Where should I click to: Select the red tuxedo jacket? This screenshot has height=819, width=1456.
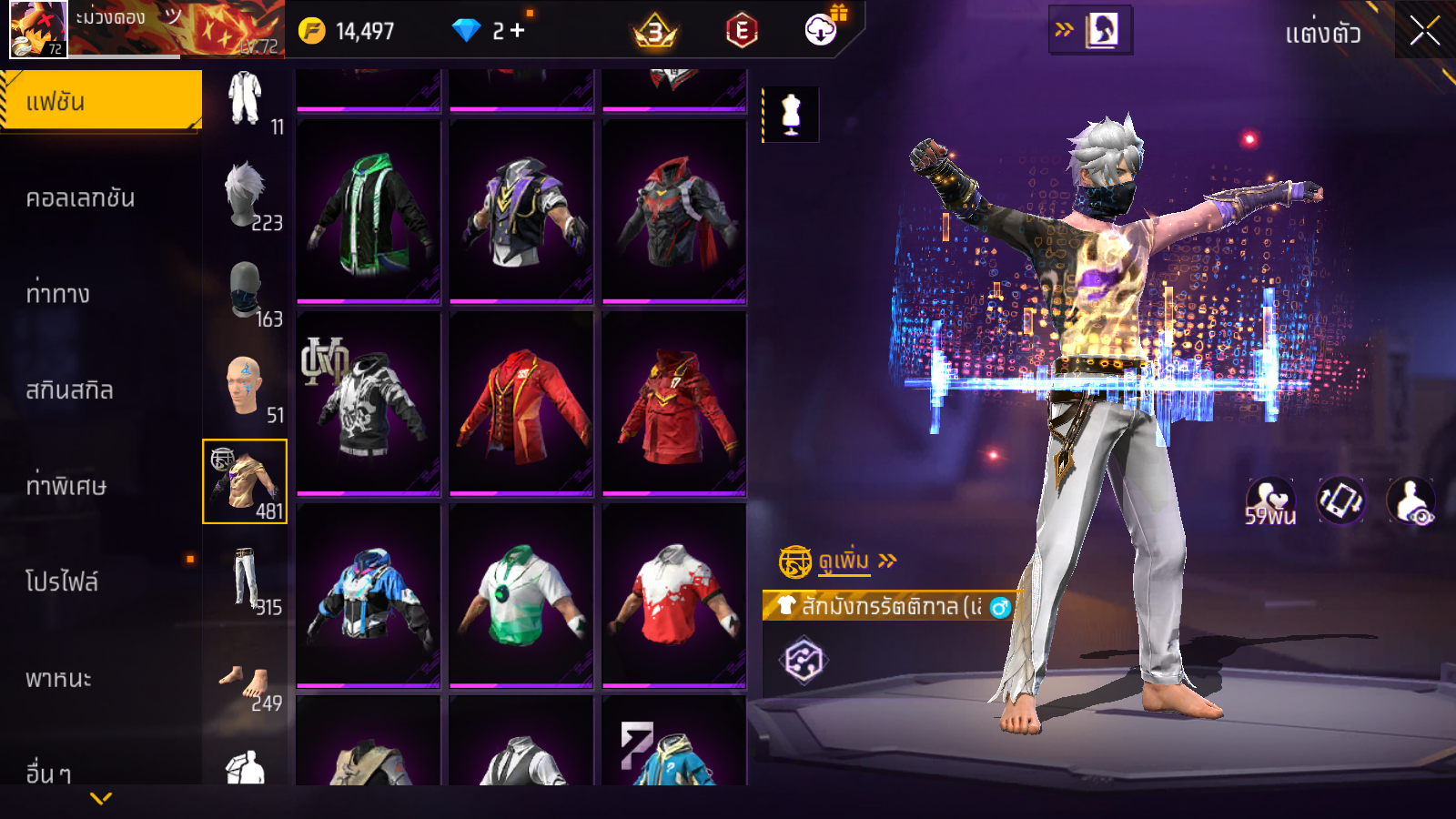[521, 403]
